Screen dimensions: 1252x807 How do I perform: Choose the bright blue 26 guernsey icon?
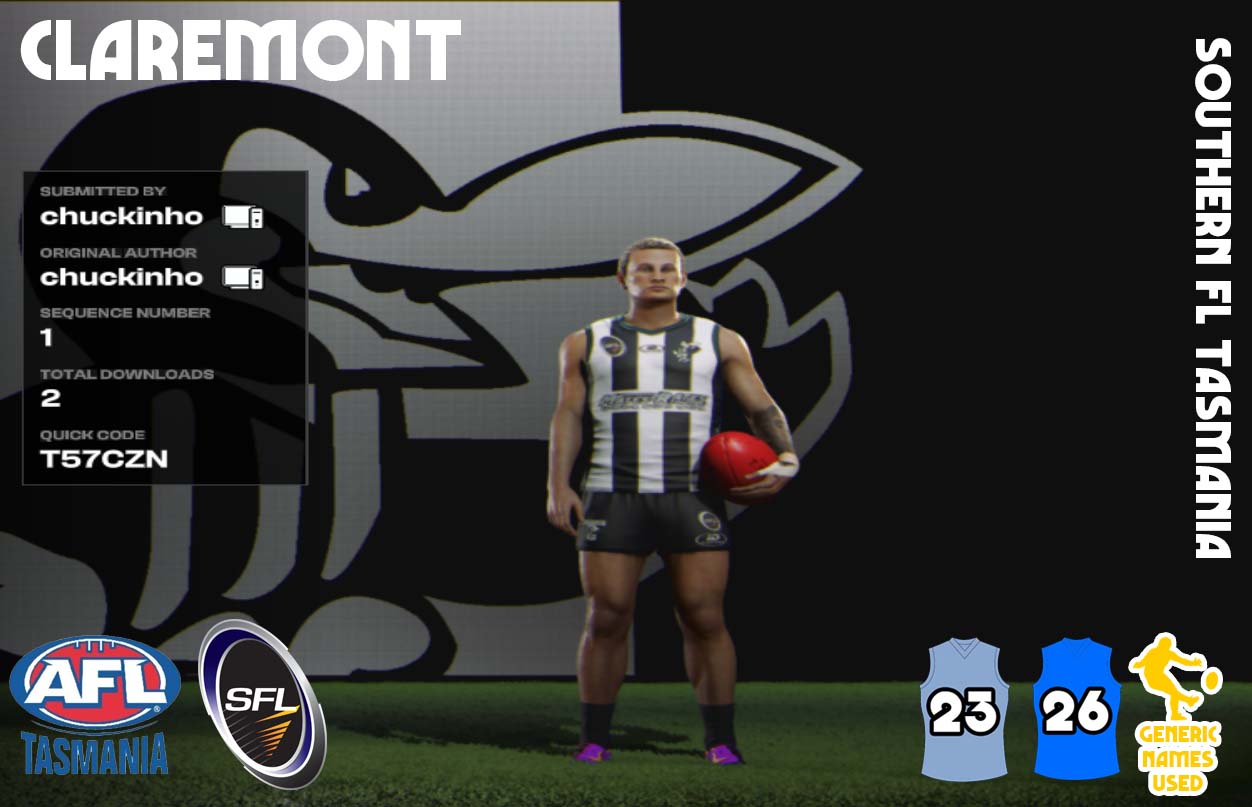click(1076, 710)
